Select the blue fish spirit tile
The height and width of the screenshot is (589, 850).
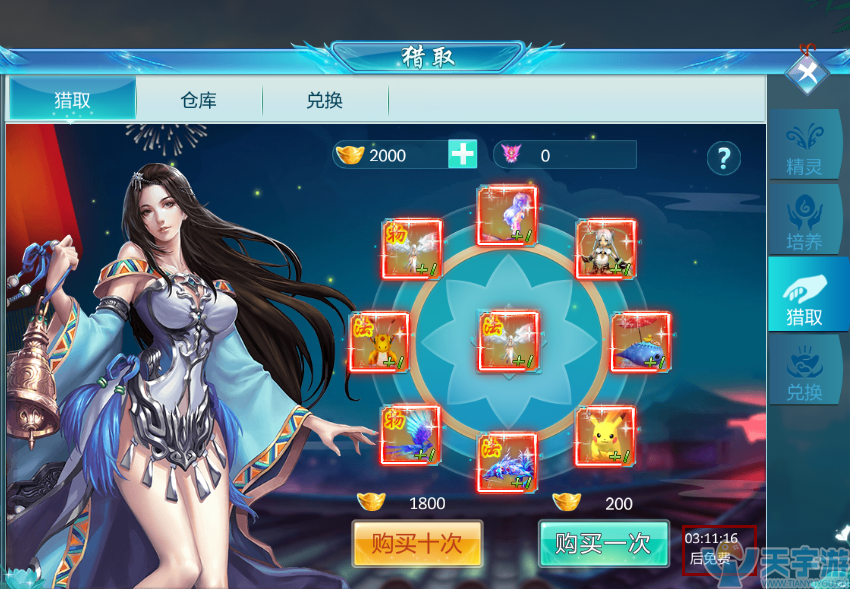[x=640, y=342]
